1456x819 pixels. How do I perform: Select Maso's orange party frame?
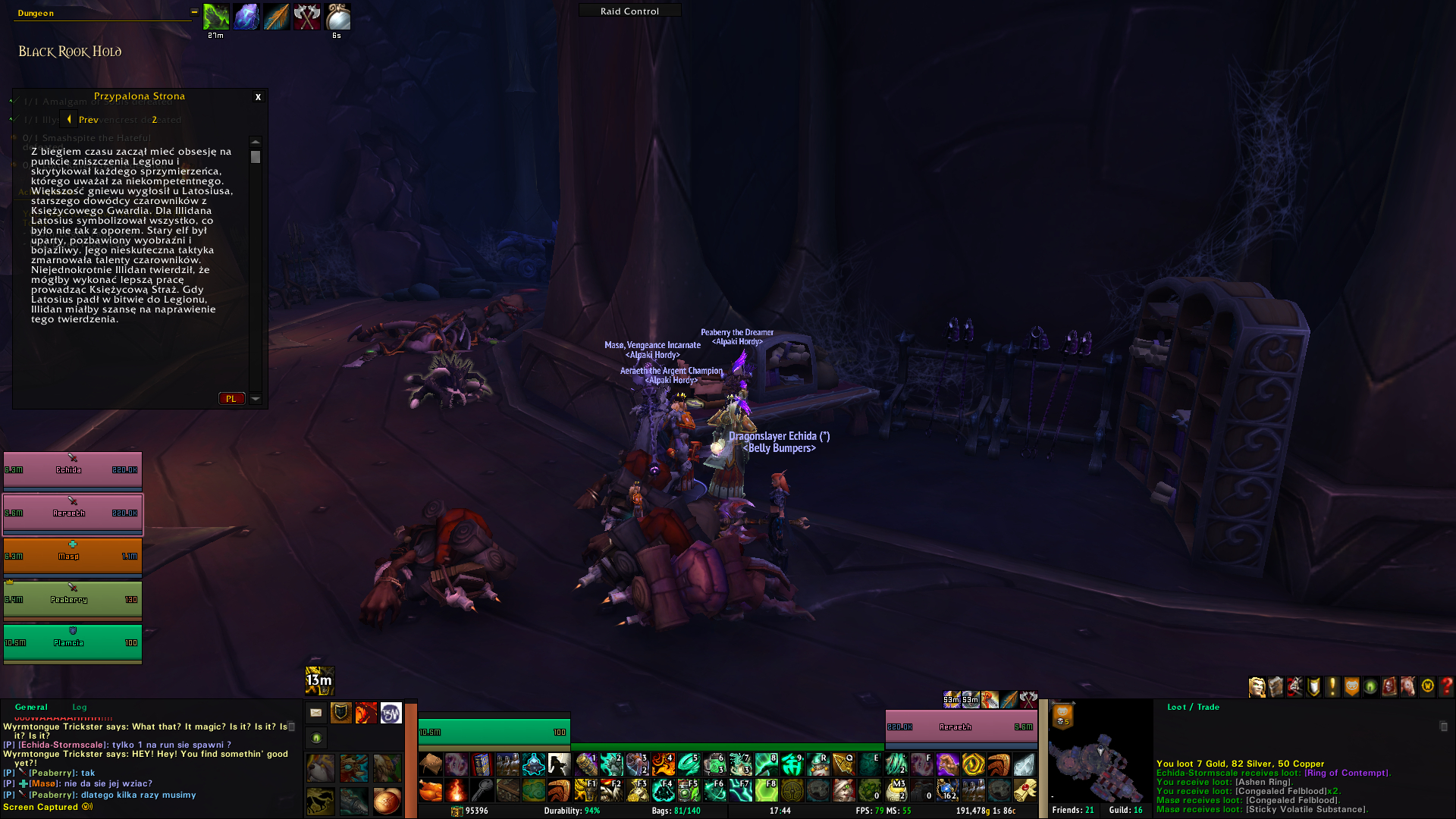72,557
